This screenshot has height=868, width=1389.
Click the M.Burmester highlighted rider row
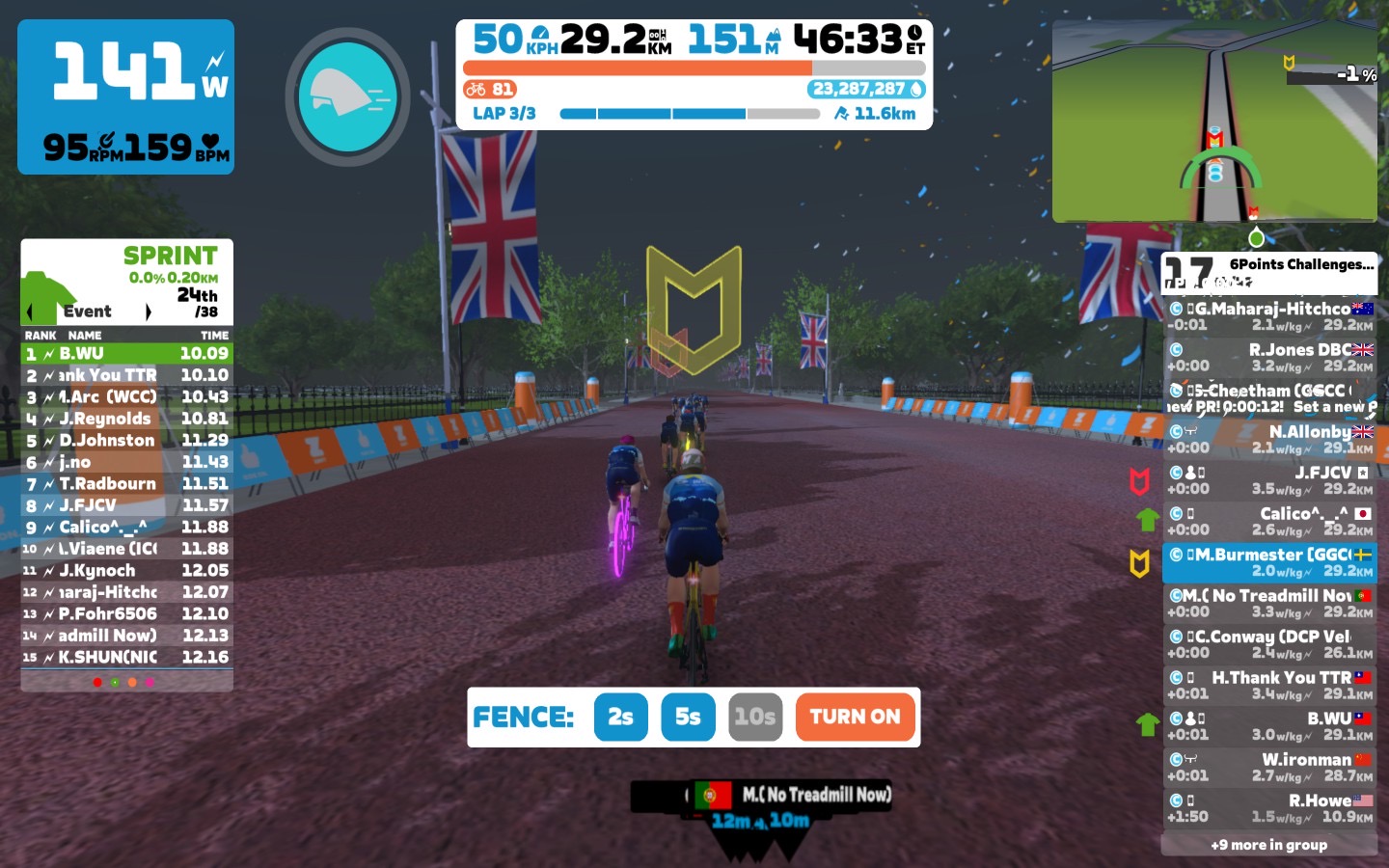click(1269, 562)
